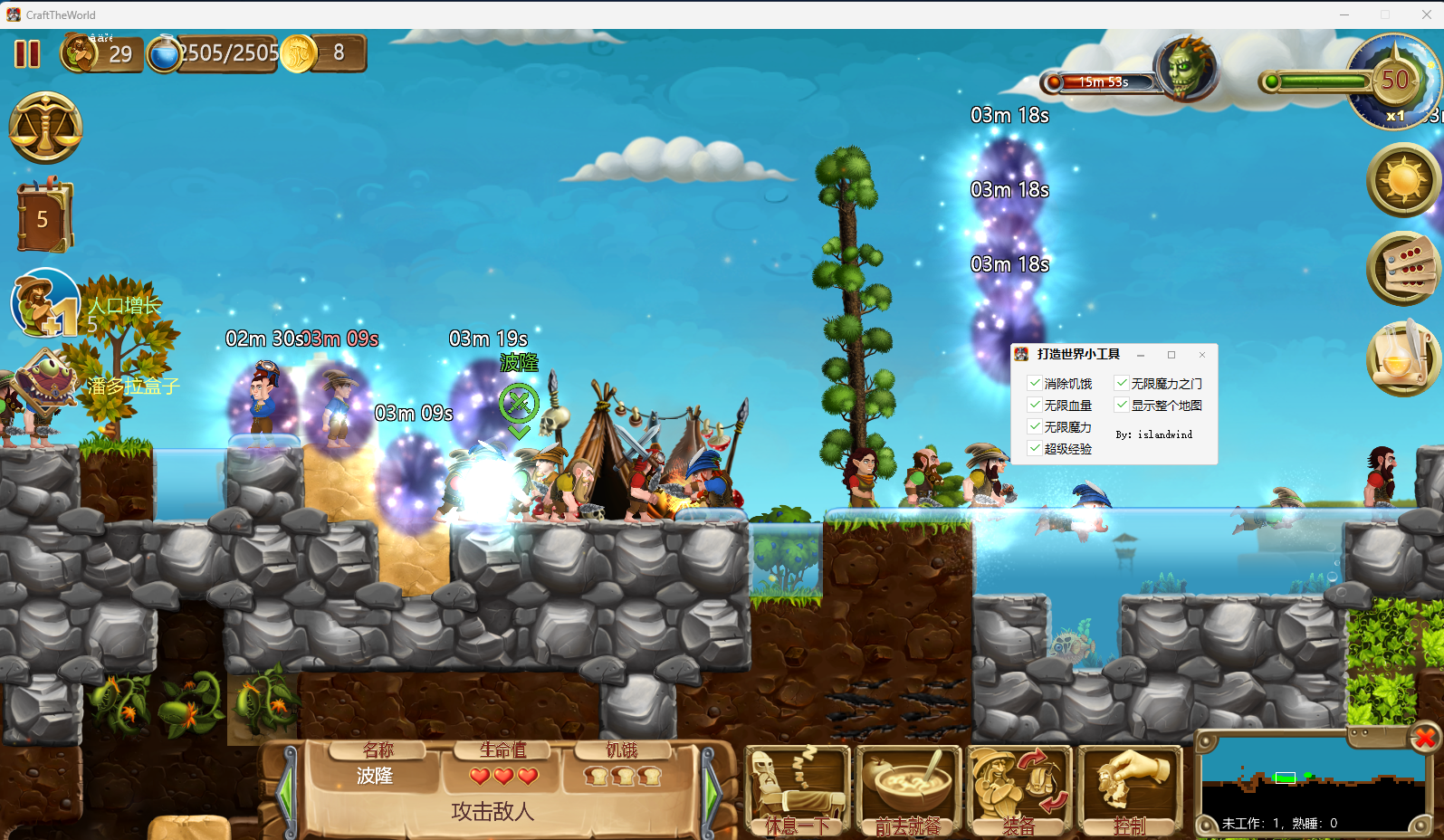1444x840 pixels.
Task: Click the sun day-night button
Action: [1403, 180]
